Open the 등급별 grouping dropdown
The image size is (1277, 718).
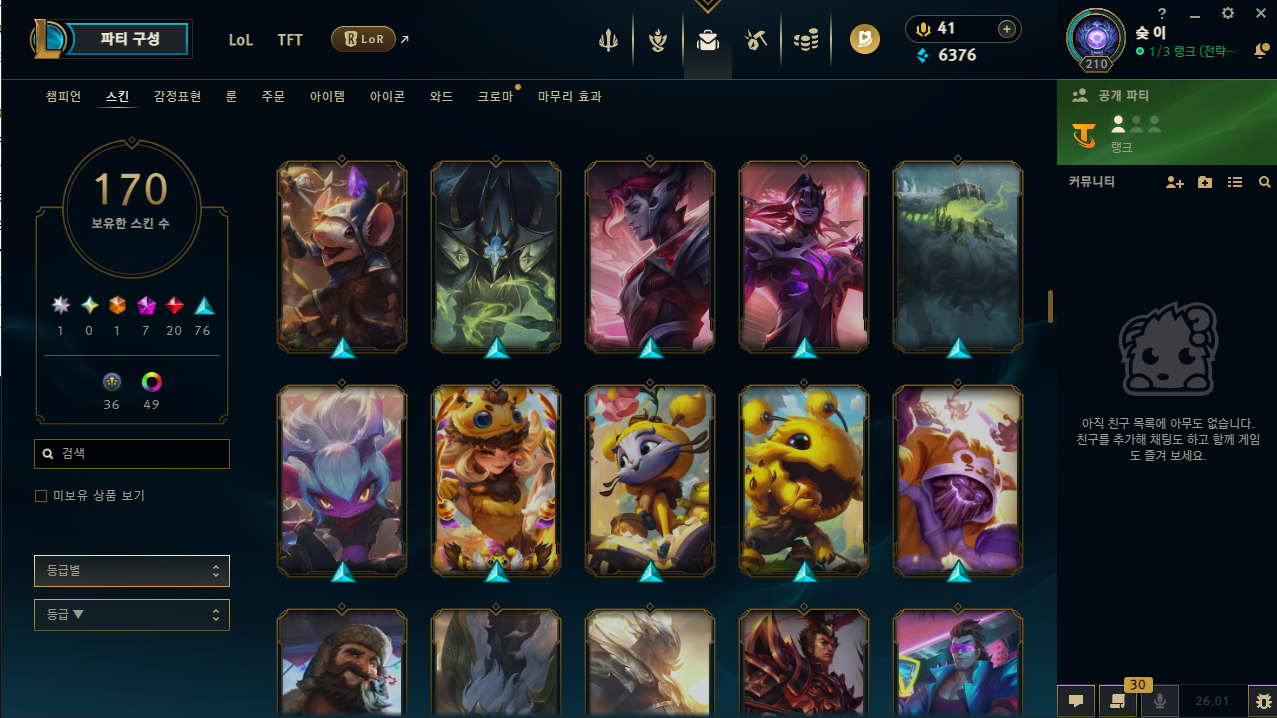[x=132, y=571]
